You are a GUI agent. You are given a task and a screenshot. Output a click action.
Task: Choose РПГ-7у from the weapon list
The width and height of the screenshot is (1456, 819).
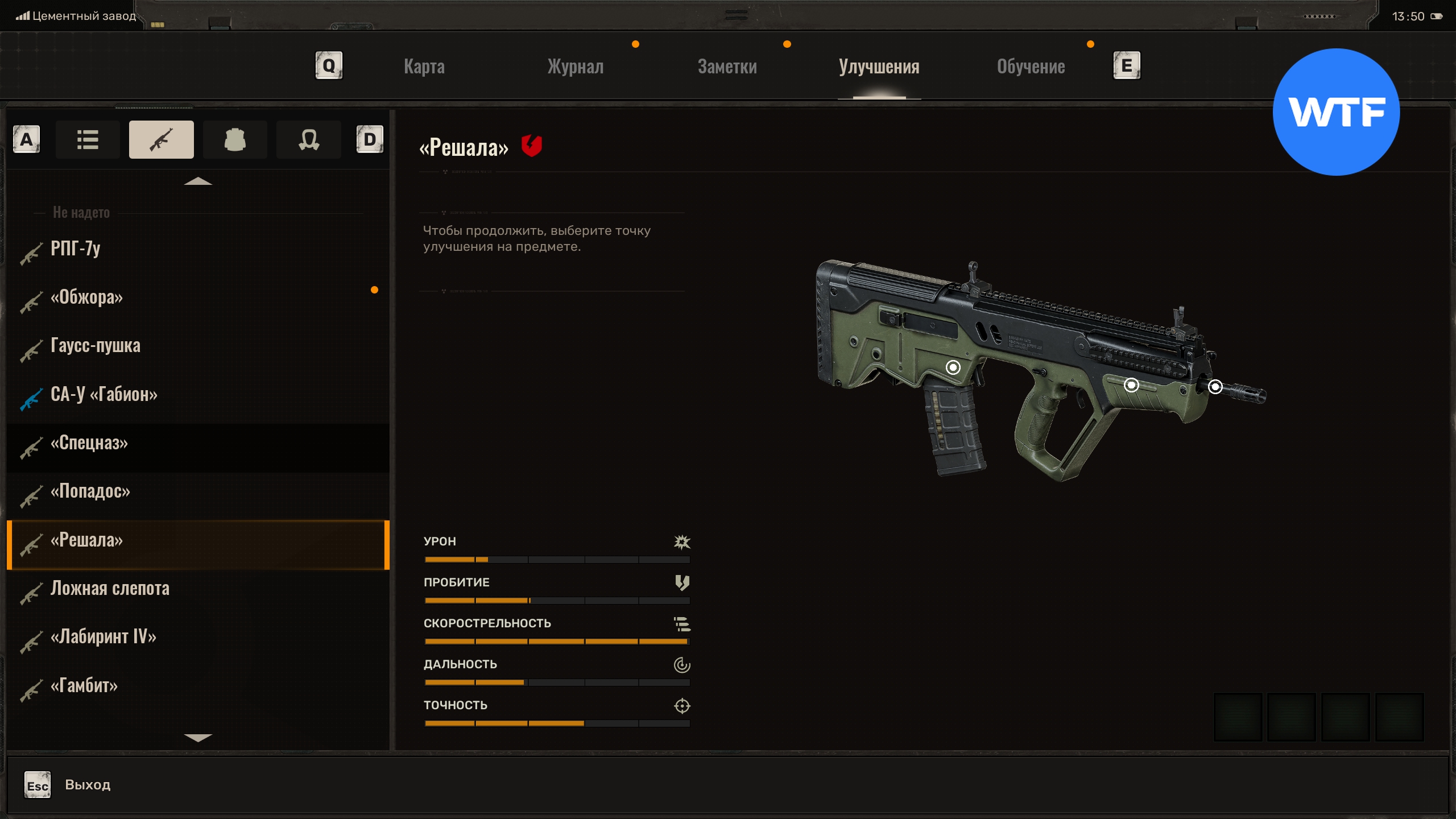point(76,249)
